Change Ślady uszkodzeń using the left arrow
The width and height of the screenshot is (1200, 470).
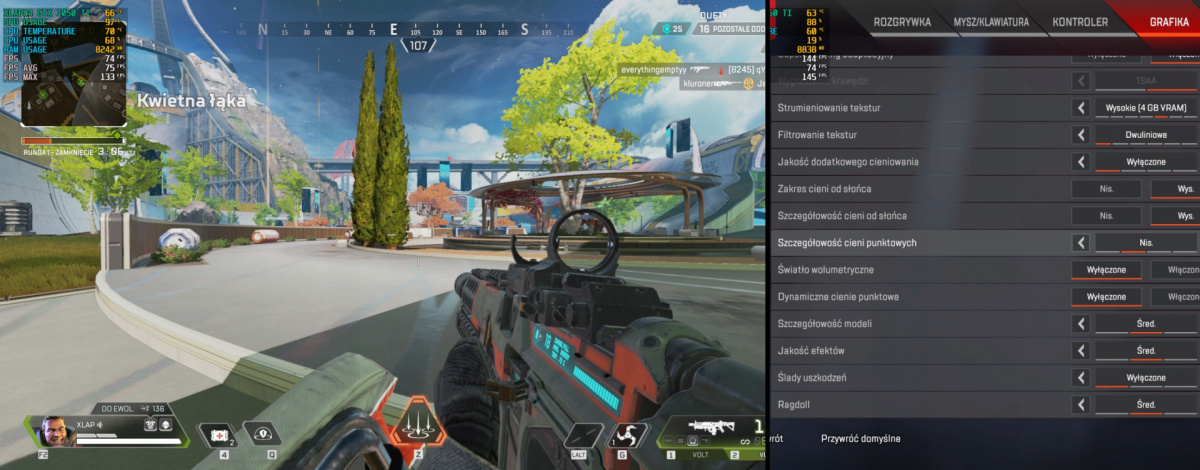pyautogui.click(x=1081, y=378)
